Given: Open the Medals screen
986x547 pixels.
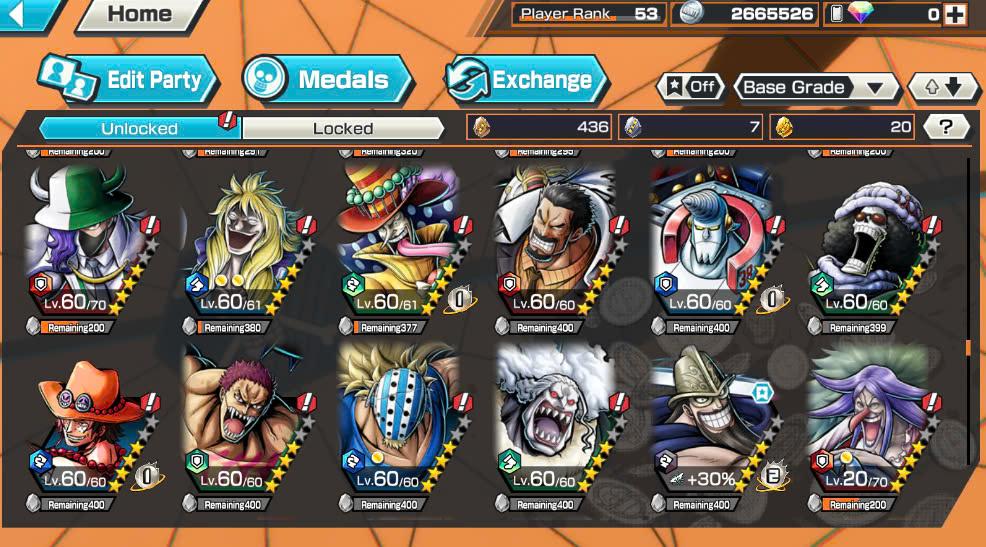Looking at the screenshot, I should tap(327, 80).
